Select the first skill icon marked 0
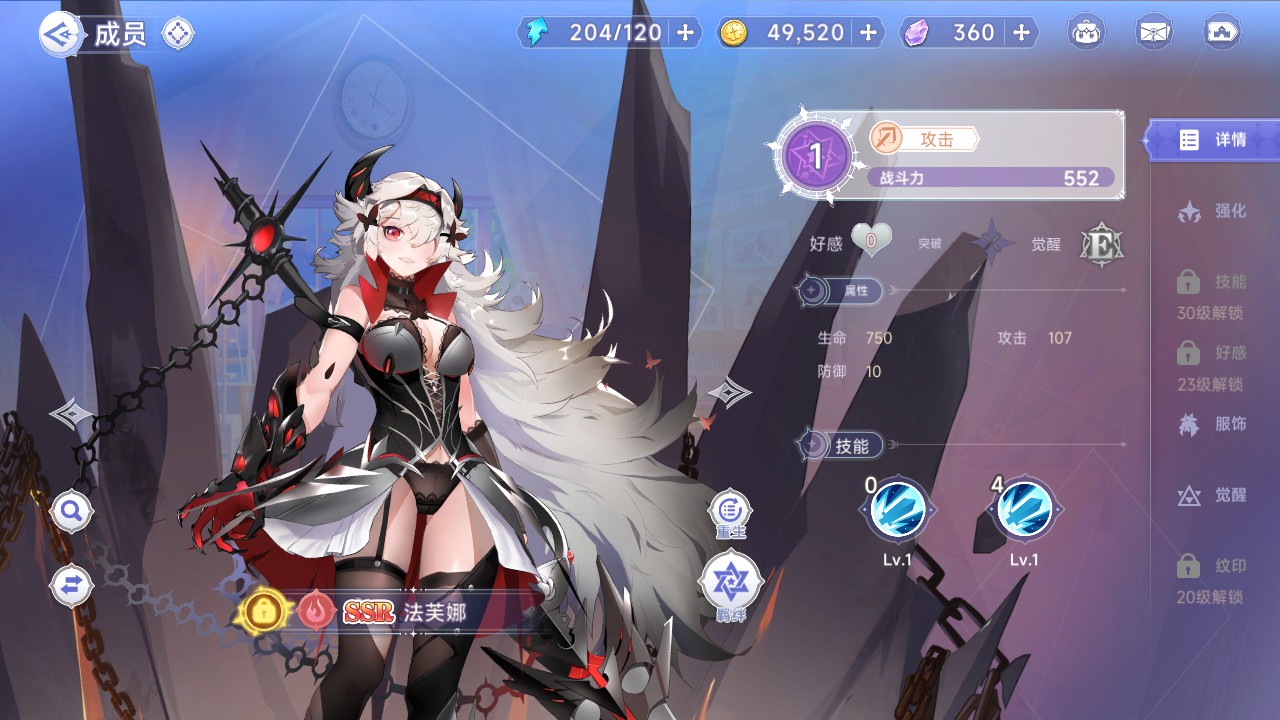Screen dimensions: 1280x720 897,510
